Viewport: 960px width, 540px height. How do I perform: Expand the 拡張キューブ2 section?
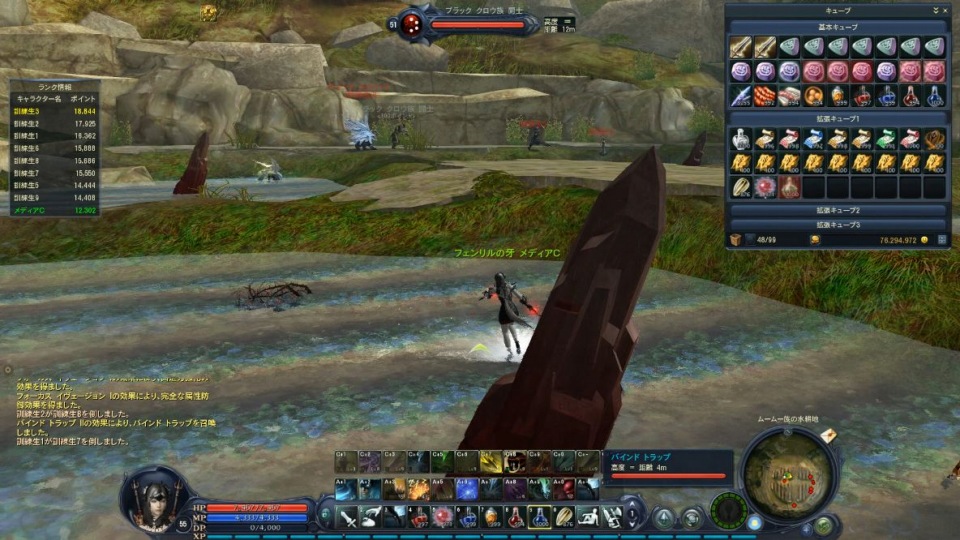(x=838, y=211)
